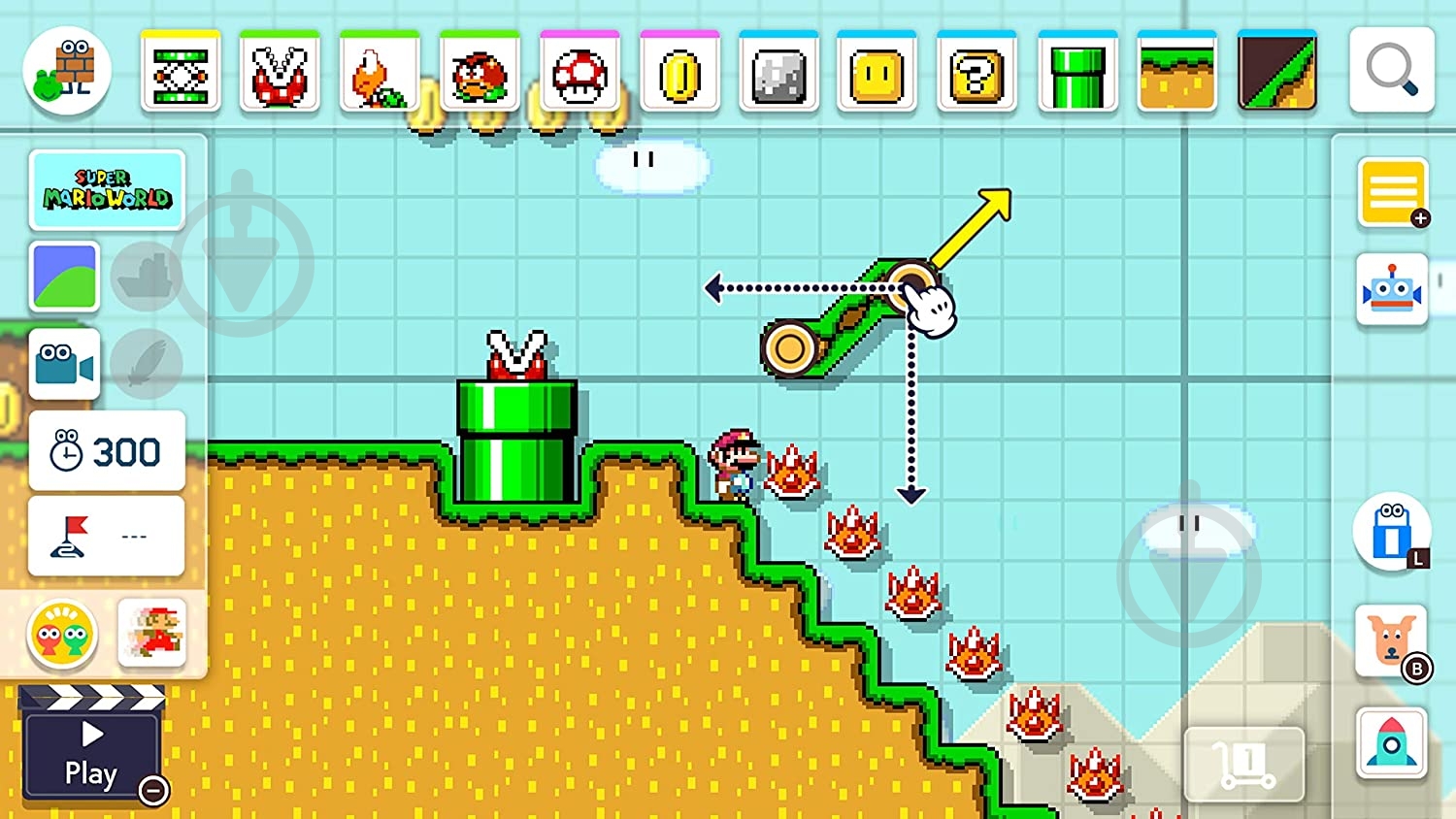Edit the goal flag condition

pyautogui.click(x=107, y=536)
